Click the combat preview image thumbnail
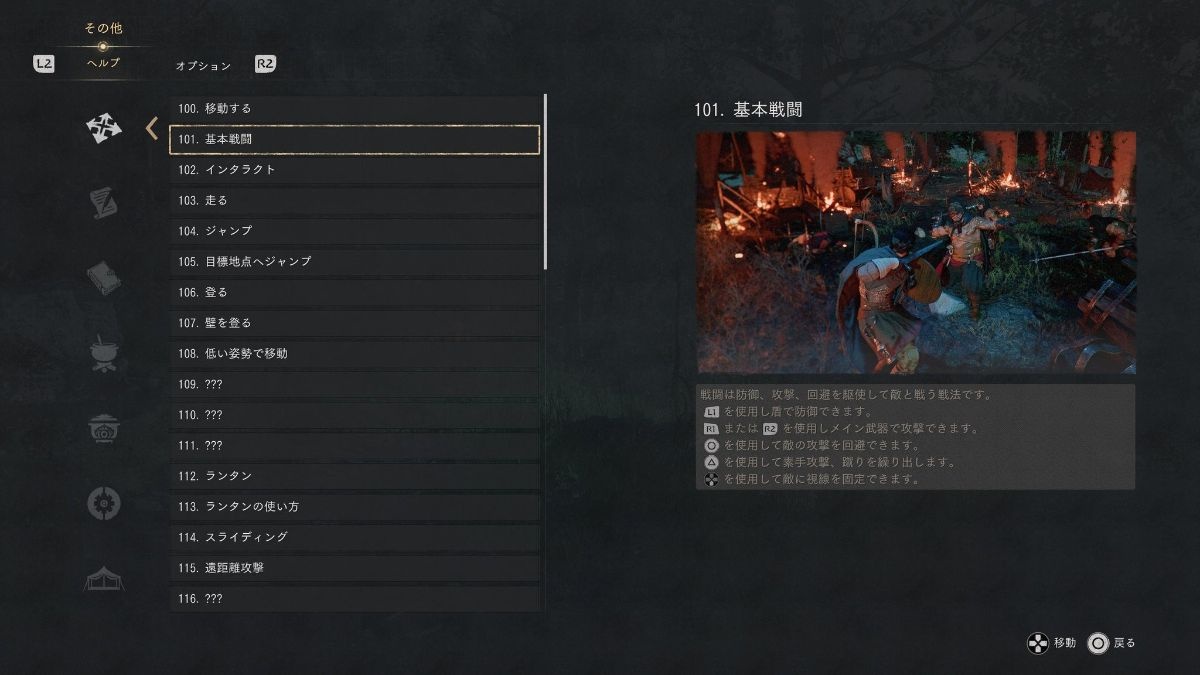 pyautogui.click(x=915, y=252)
